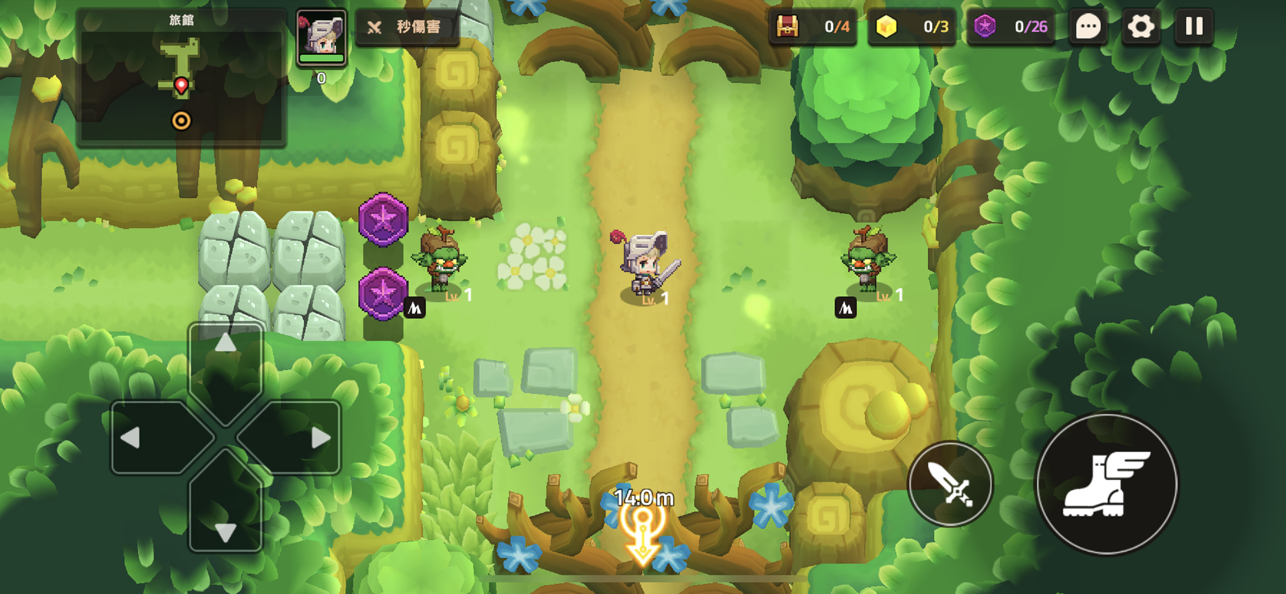The height and width of the screenshot is (594, 1286).
Task: Open the minimap panel
Action: coord(181,79)
